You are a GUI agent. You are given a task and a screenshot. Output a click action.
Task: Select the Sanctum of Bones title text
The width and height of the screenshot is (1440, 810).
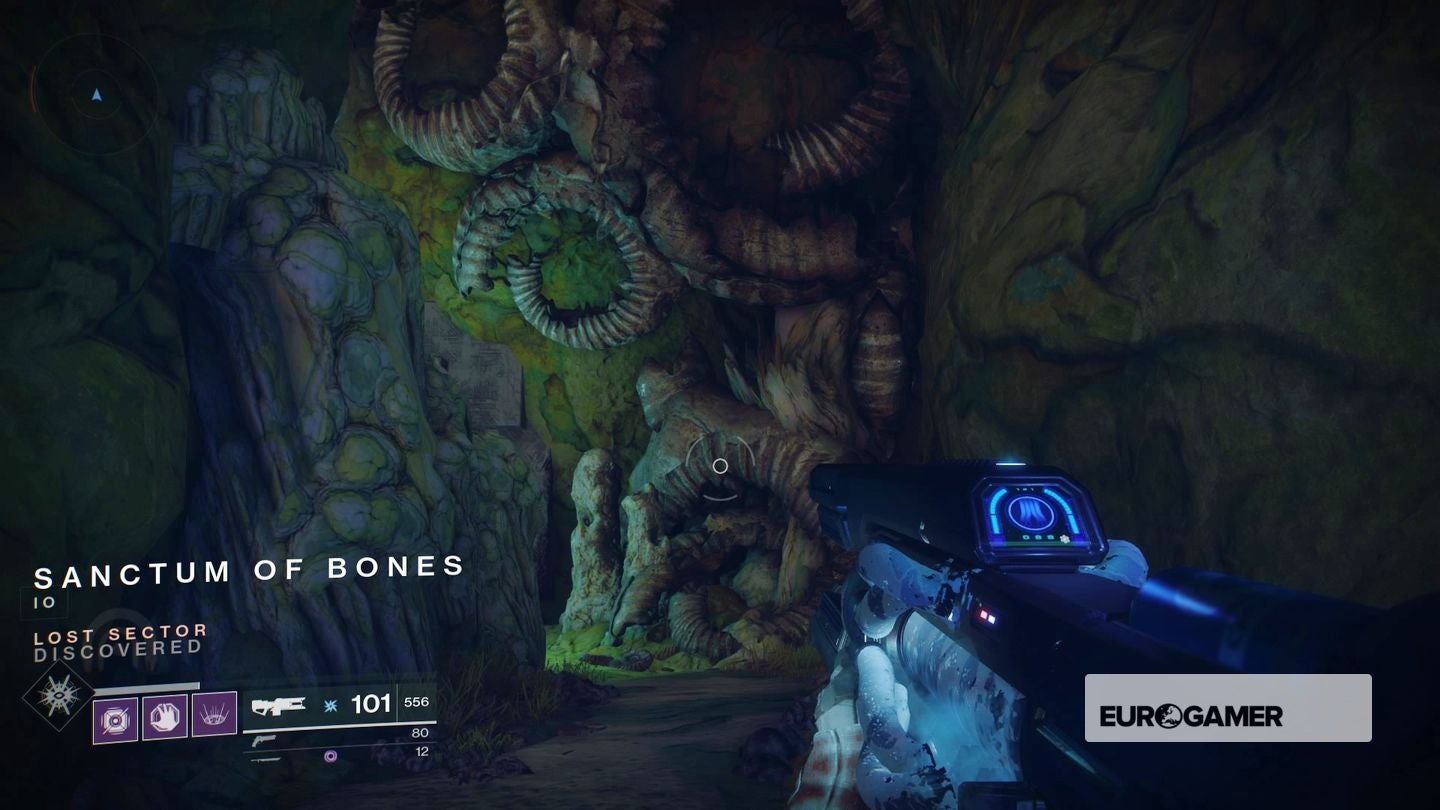pyautogui.click(x=247, y=571)
